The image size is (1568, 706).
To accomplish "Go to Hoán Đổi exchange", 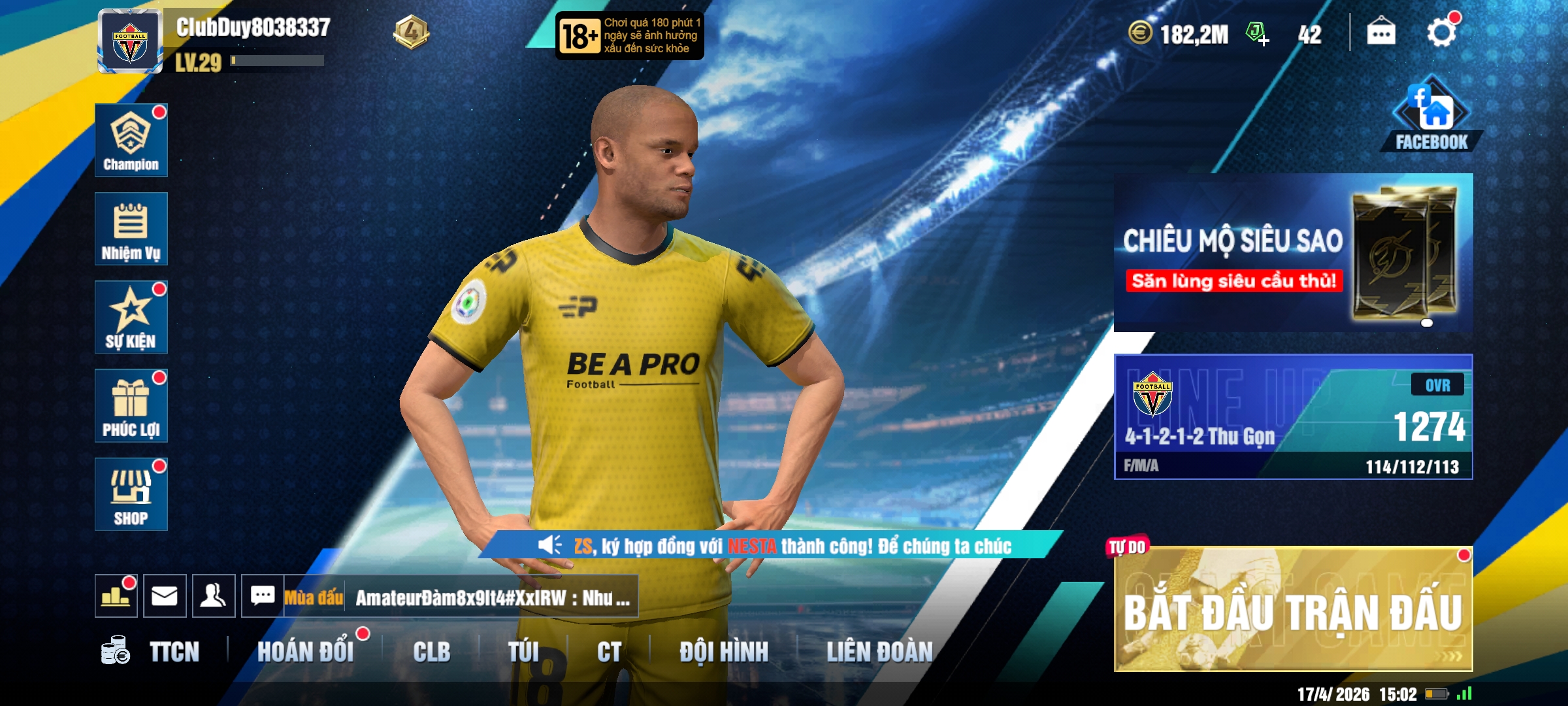I will (x=305, y=652).
